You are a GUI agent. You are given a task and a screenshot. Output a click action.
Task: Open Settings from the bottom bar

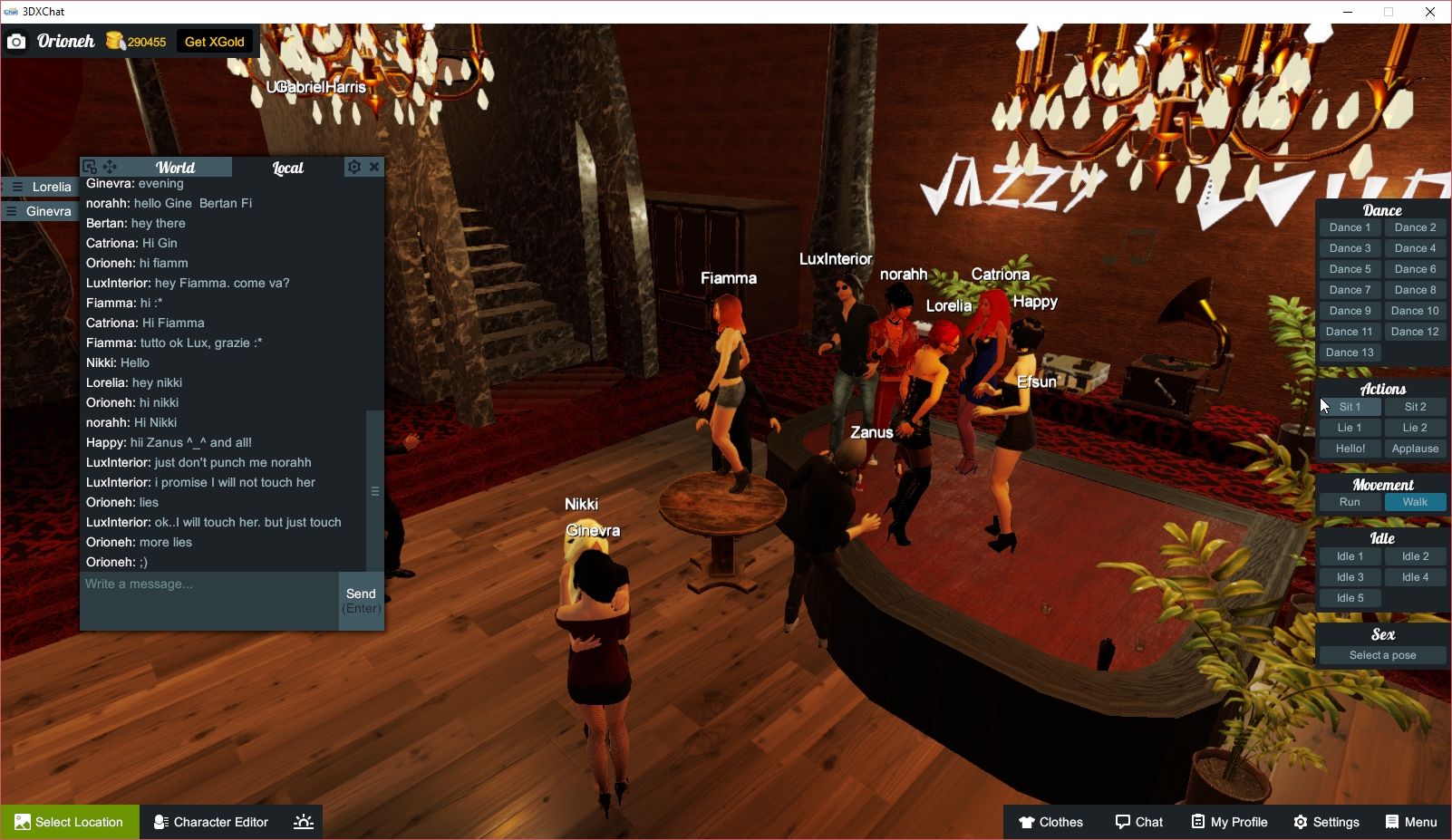[x=1326, y=822]
